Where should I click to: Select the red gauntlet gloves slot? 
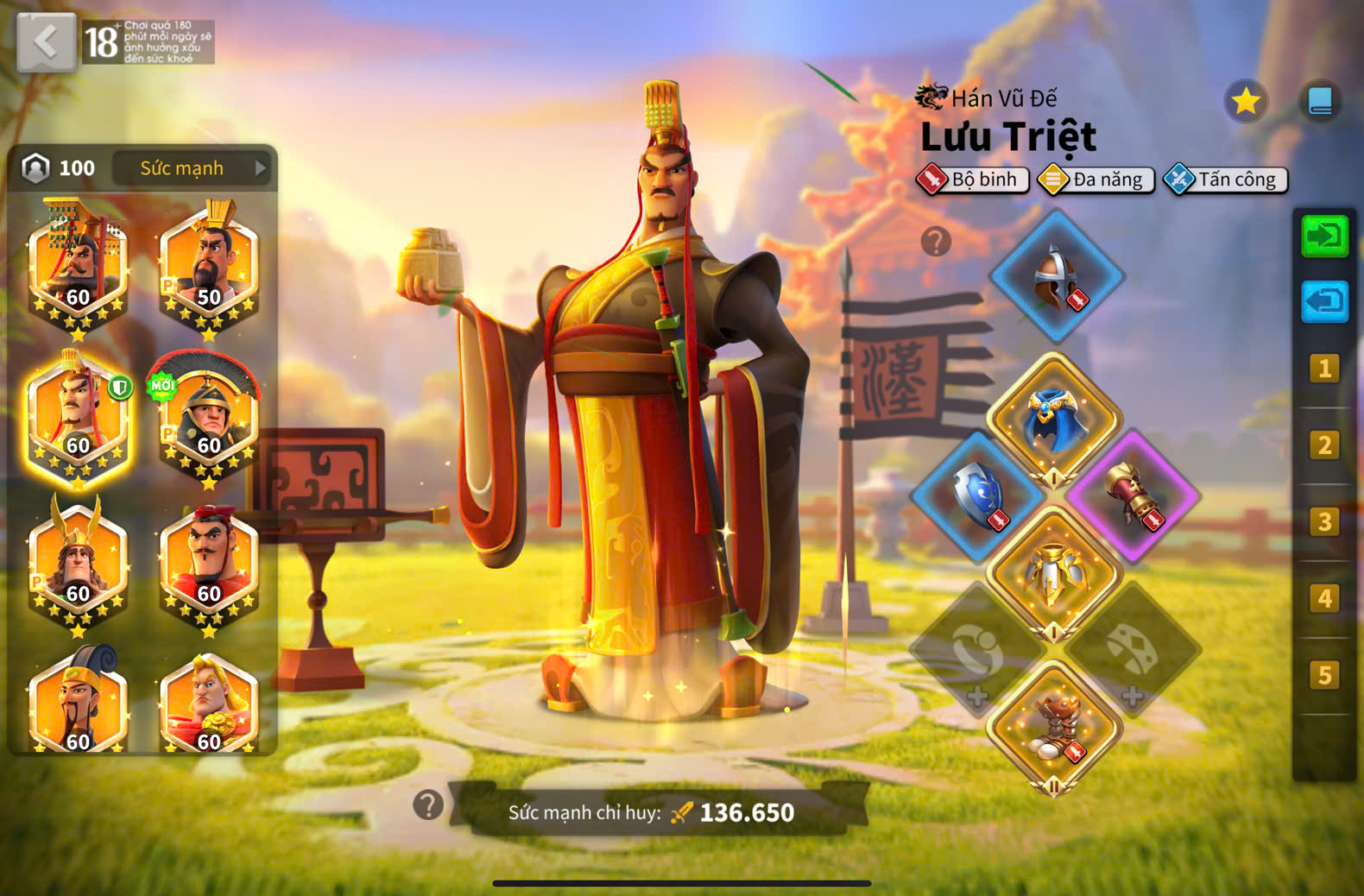click(1132, 495)
